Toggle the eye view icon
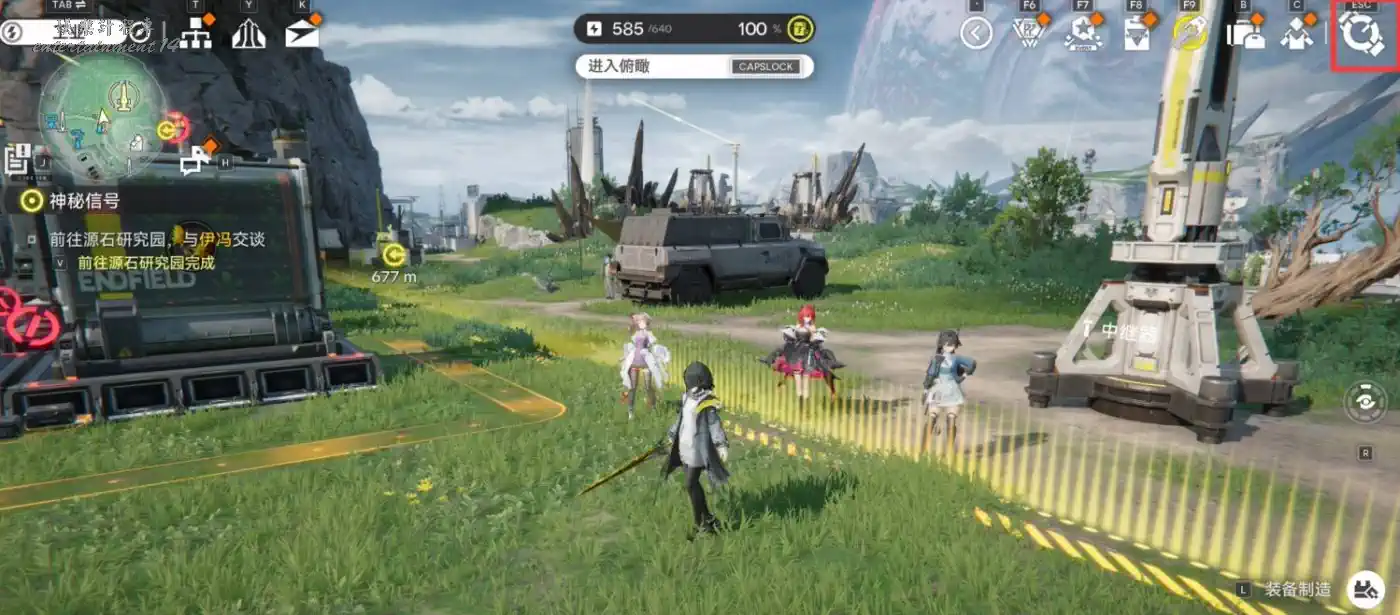 (1365, 402)
